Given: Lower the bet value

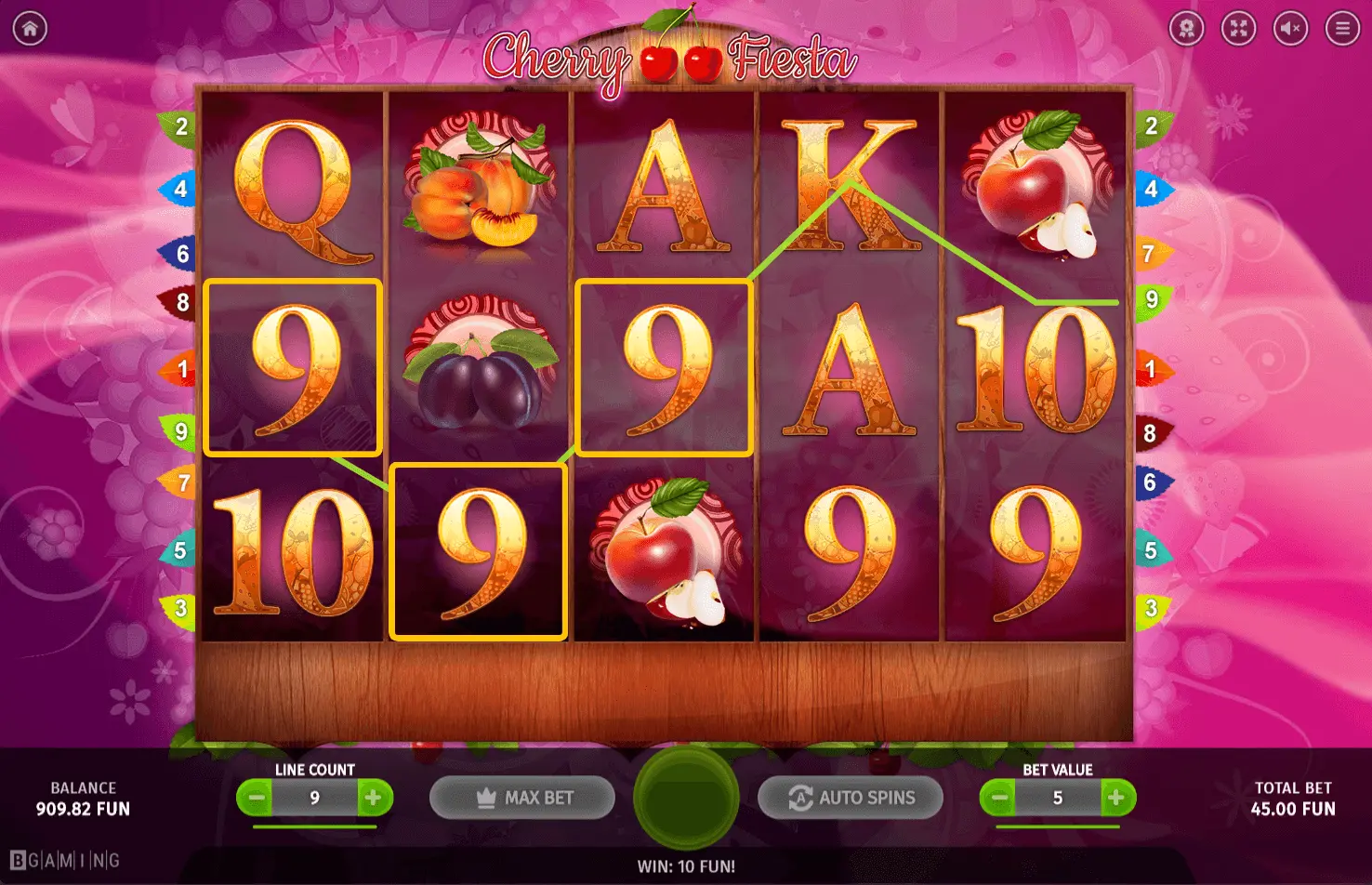Looking at the screenshot, I should point(1000,798).
